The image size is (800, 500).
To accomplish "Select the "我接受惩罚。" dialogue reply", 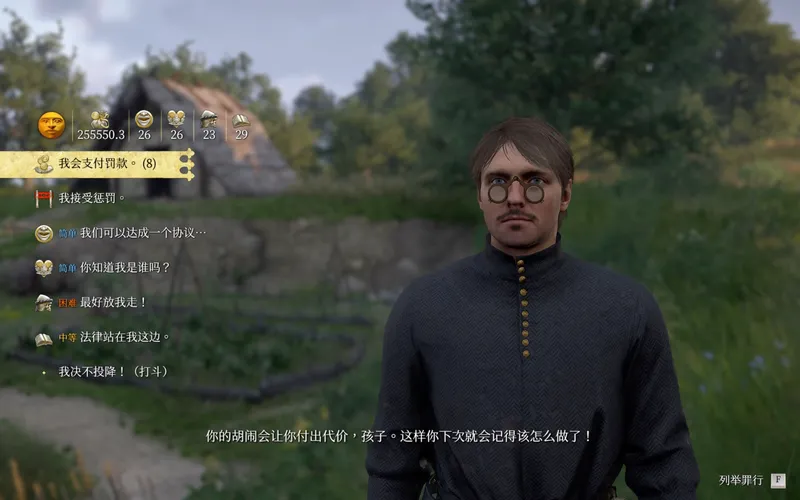I will [x=92, y=198].
